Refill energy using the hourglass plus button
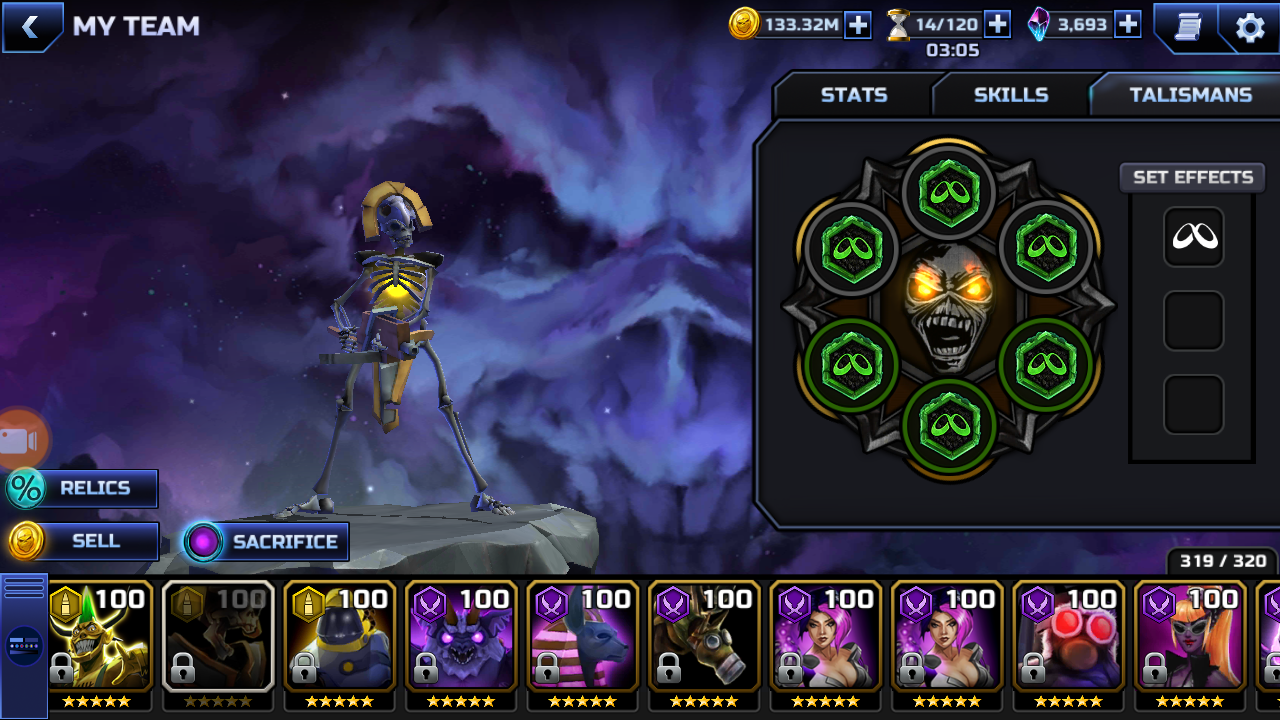Viewport: 1280px width, 720px height. pos(997,25)
